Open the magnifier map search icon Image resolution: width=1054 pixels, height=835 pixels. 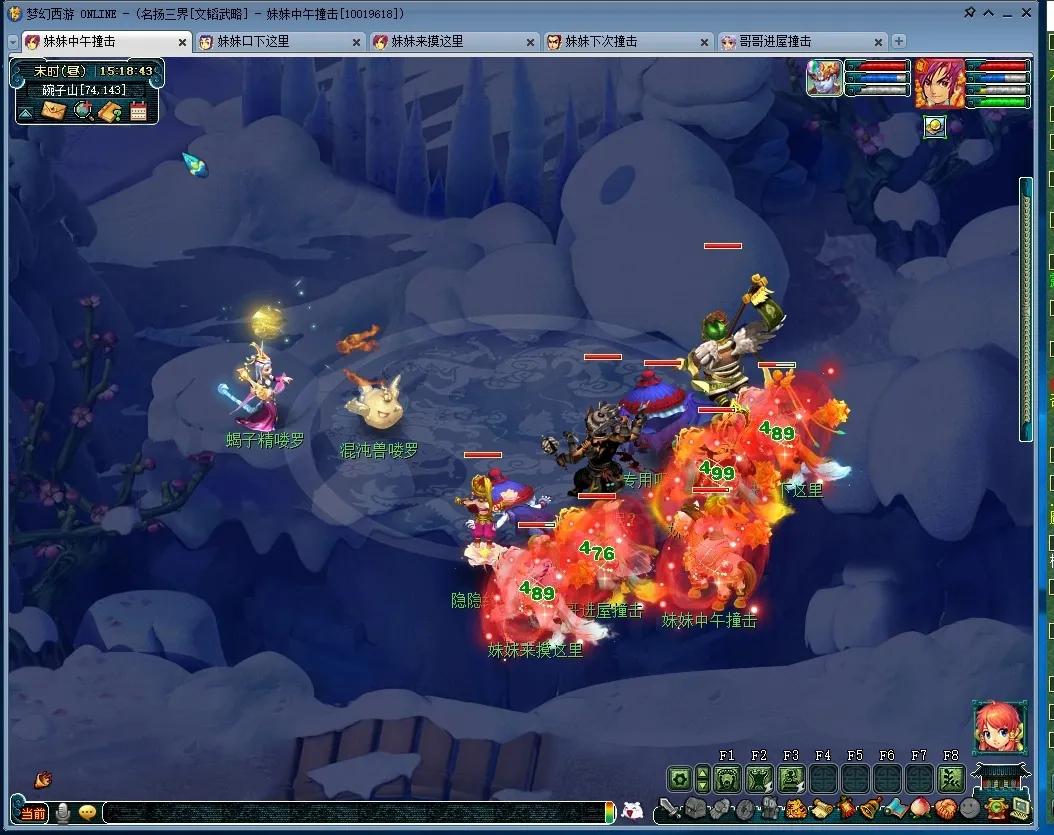pyautogui.click(x=83, y=111)
